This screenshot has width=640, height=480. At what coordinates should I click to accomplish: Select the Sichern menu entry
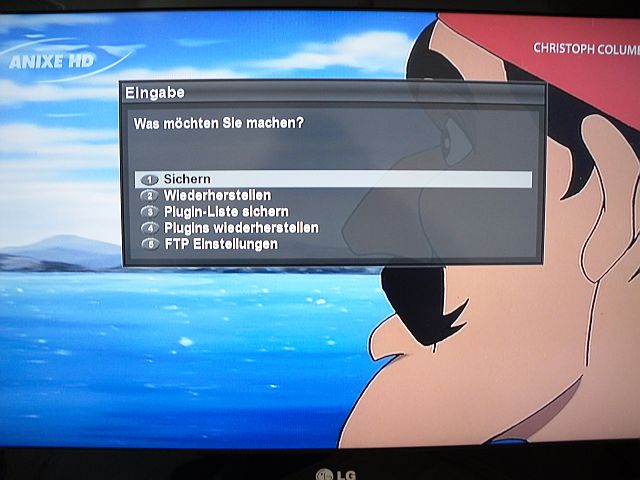pyautogui.click(x=188, y=179)
